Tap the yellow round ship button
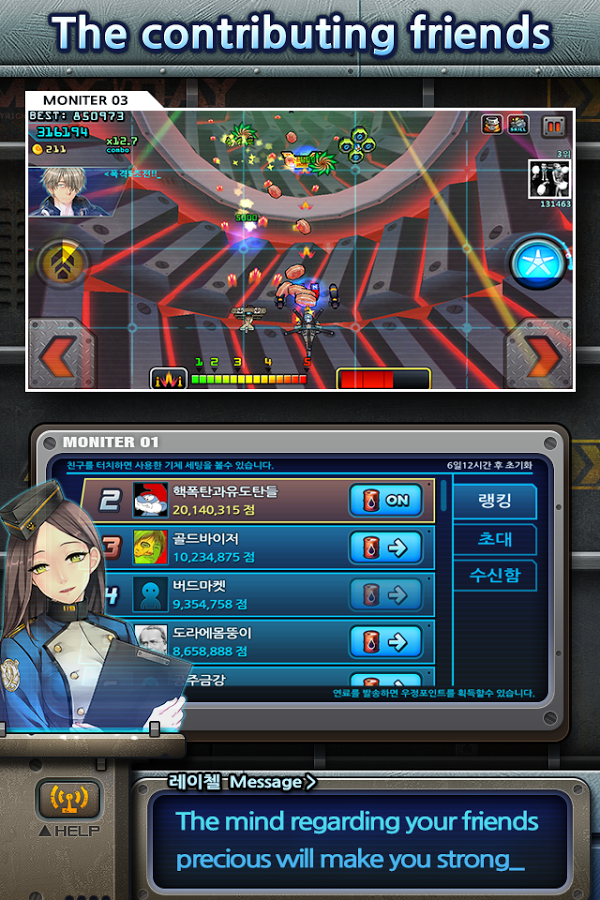 [x=58, y=263]
